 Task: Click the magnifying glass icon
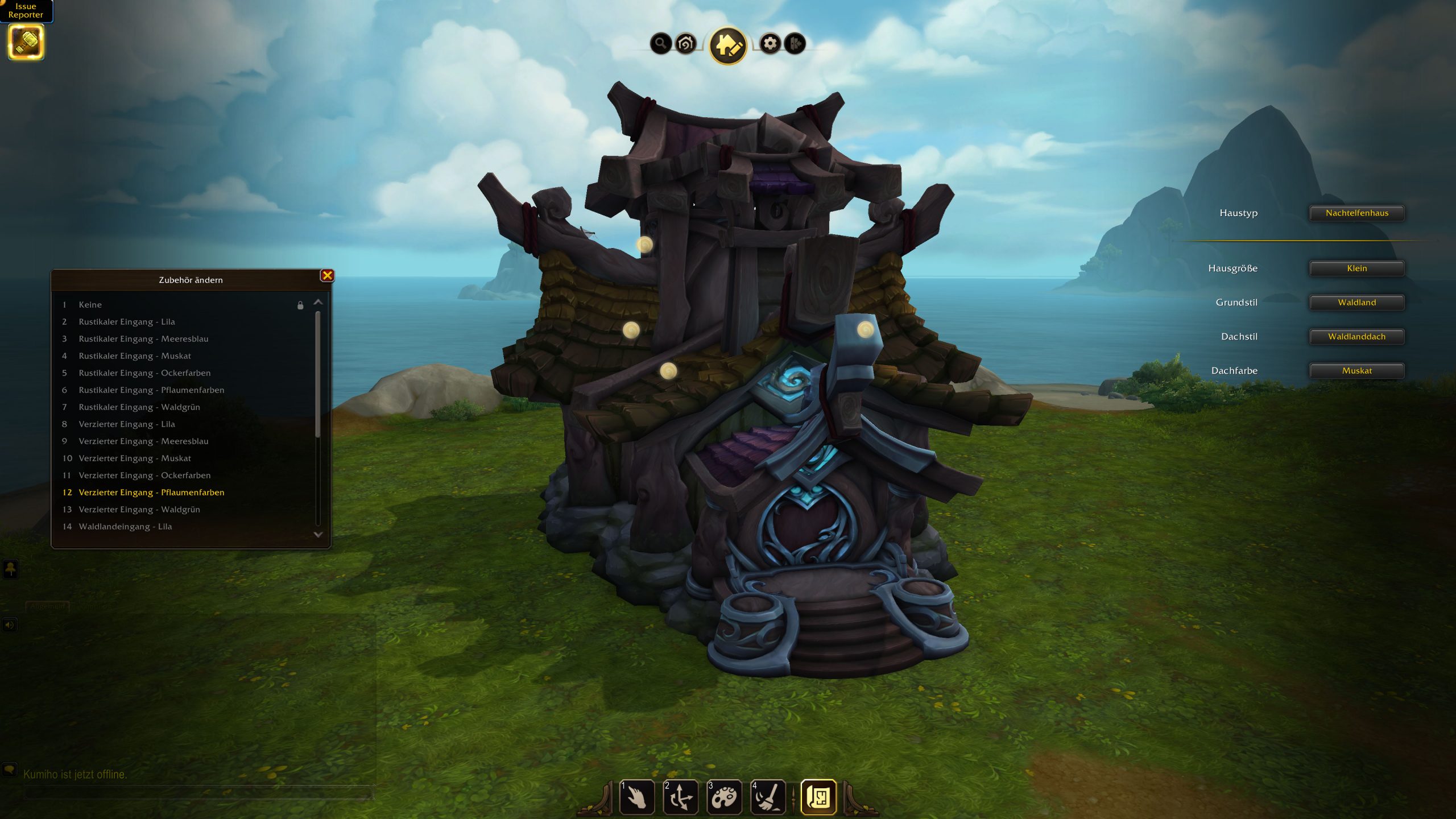pyautogui.click(x=660, y=43)
